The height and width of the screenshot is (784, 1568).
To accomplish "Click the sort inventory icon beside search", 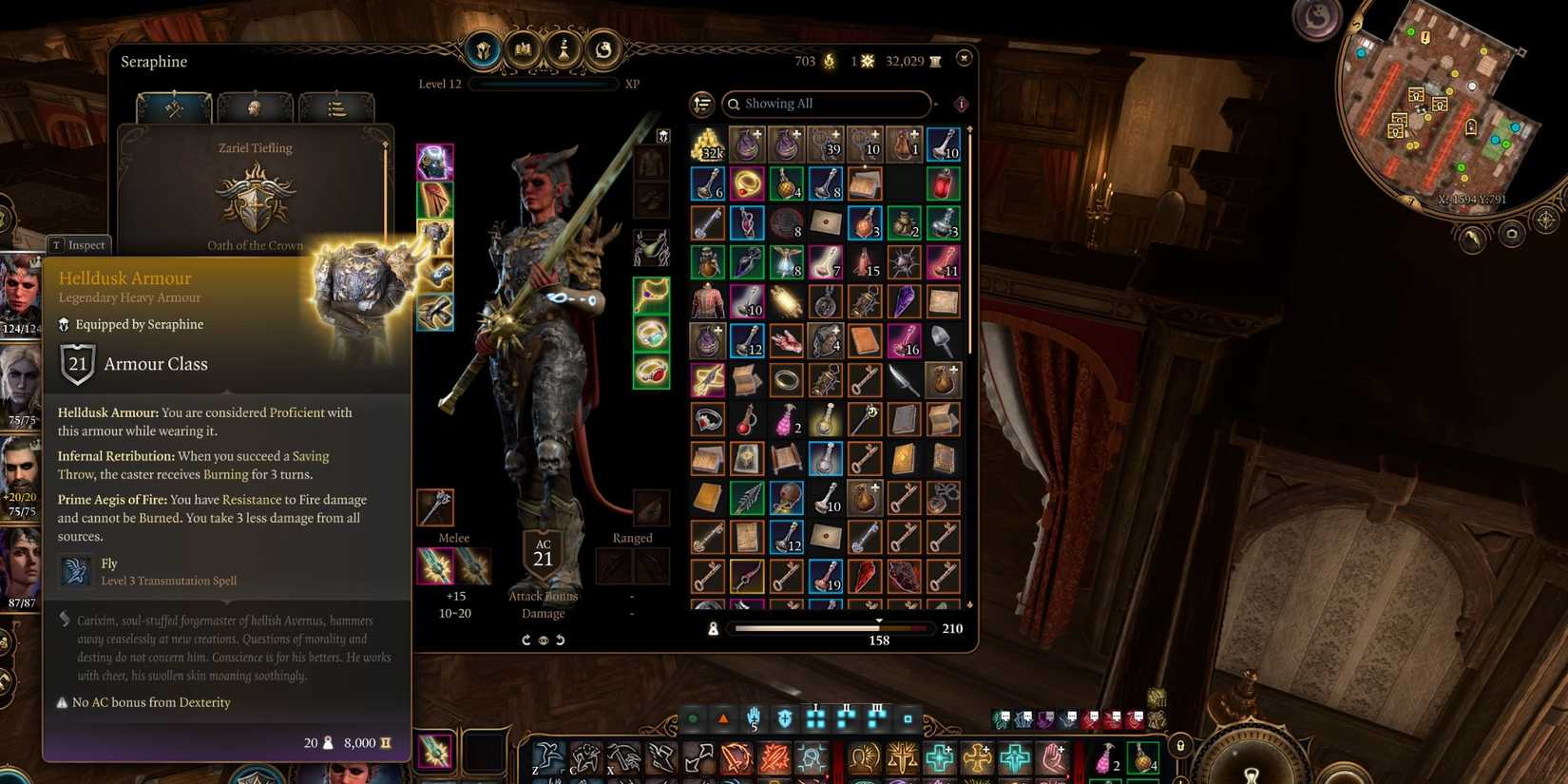I will (702, 104).
